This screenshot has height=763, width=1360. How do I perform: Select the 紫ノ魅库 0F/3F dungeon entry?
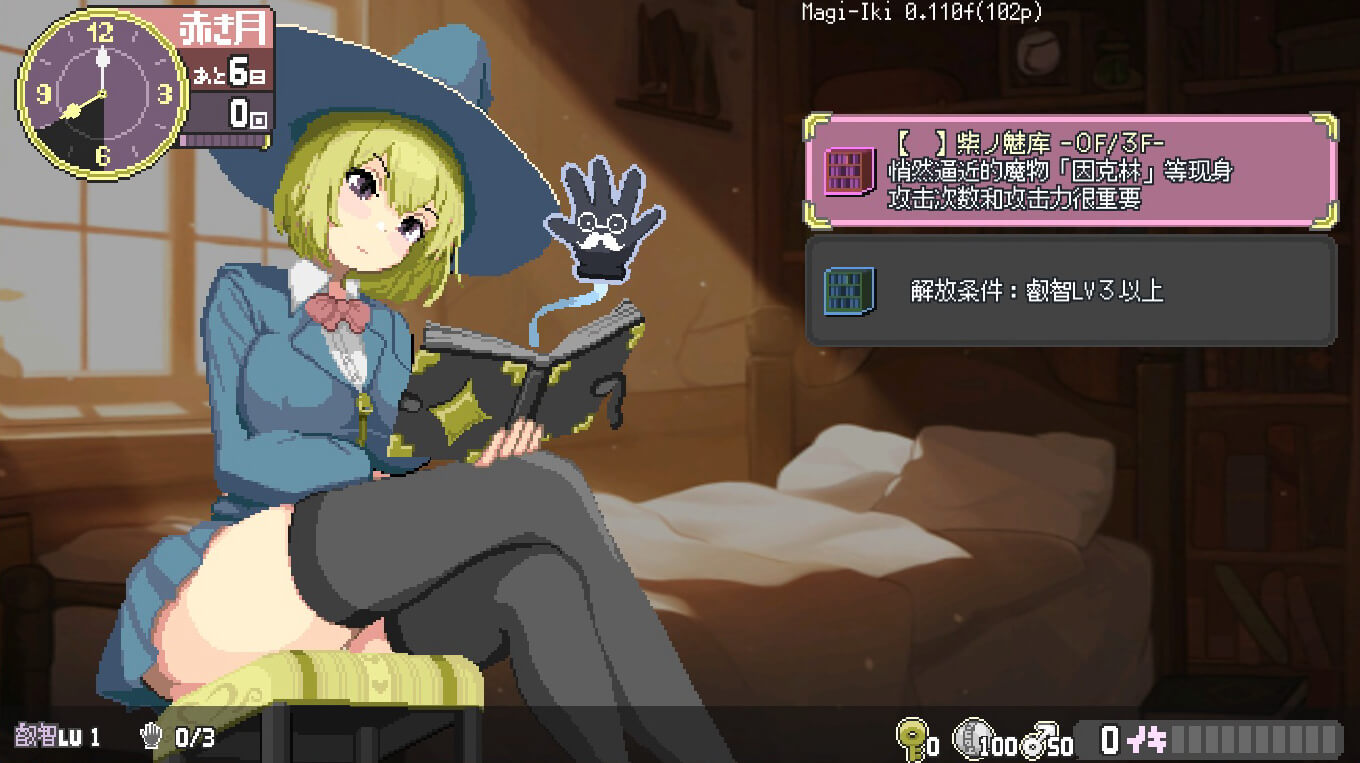click(1070, 171)
